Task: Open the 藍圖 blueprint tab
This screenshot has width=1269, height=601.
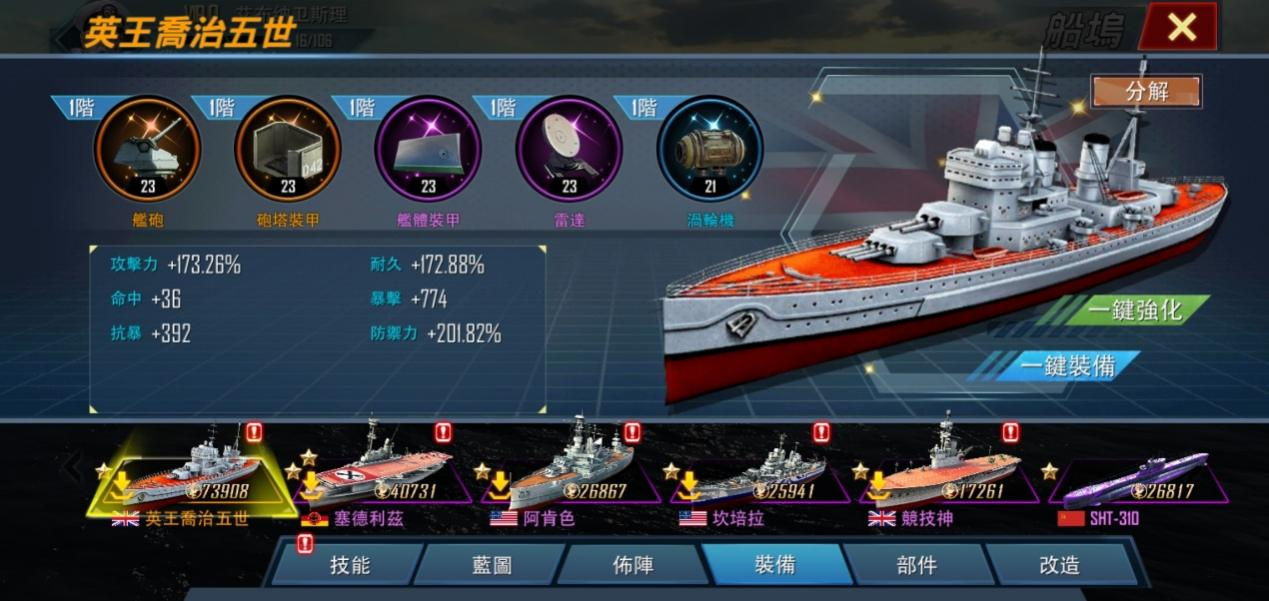Action: (x=492, y=565)
